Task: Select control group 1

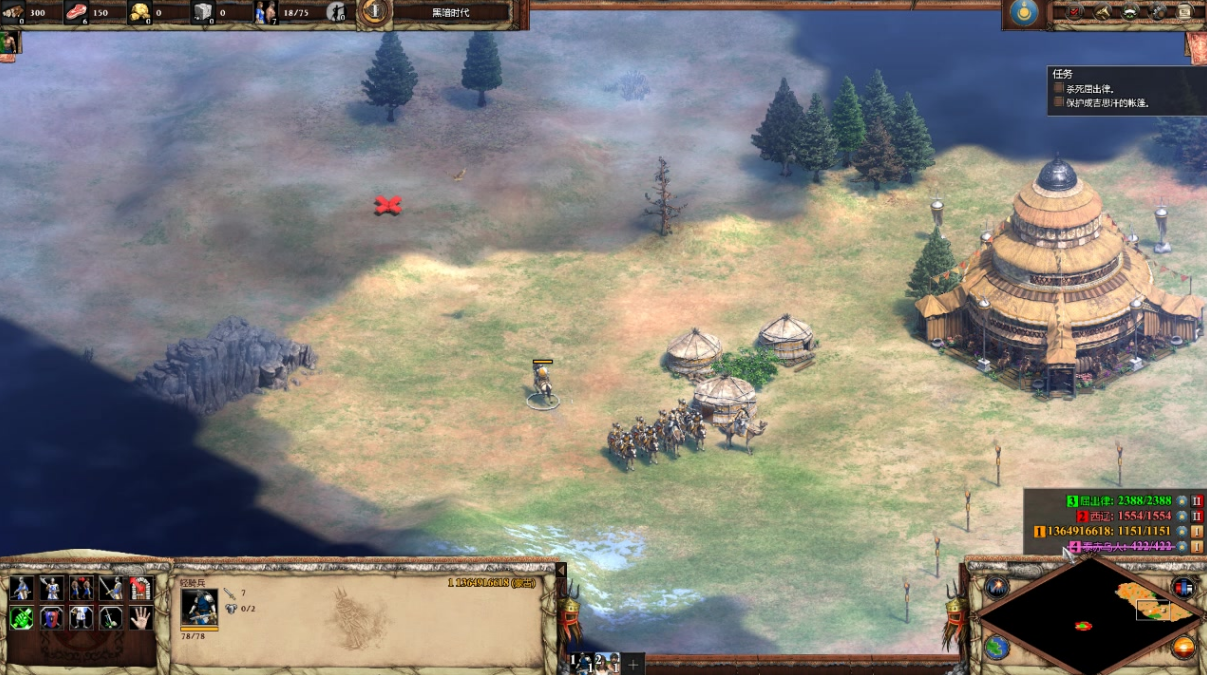Action: coord(580,663)
